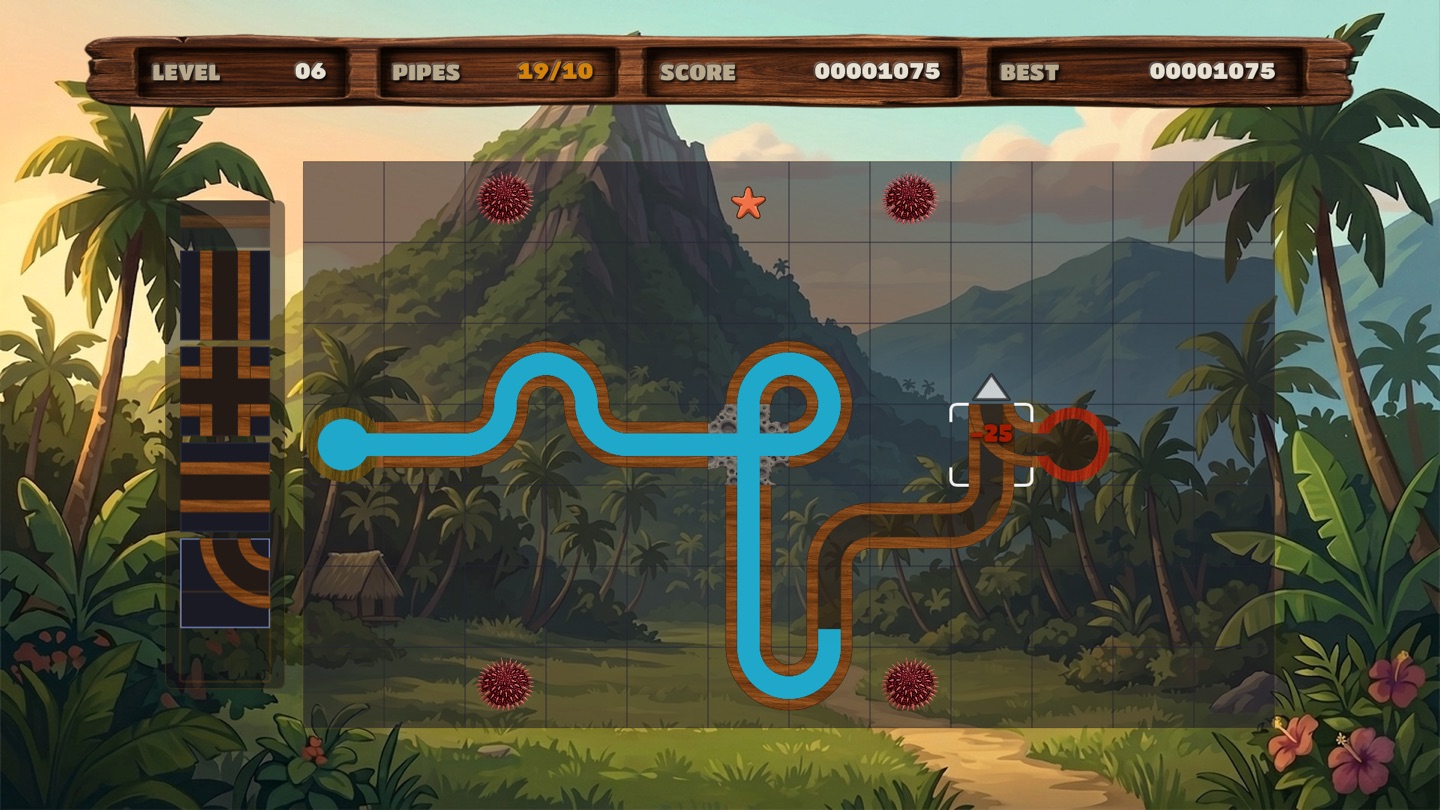This screenshot has width=1440, height=810.
Task: Select the blue water source start tile
Action: click(344, 445)
